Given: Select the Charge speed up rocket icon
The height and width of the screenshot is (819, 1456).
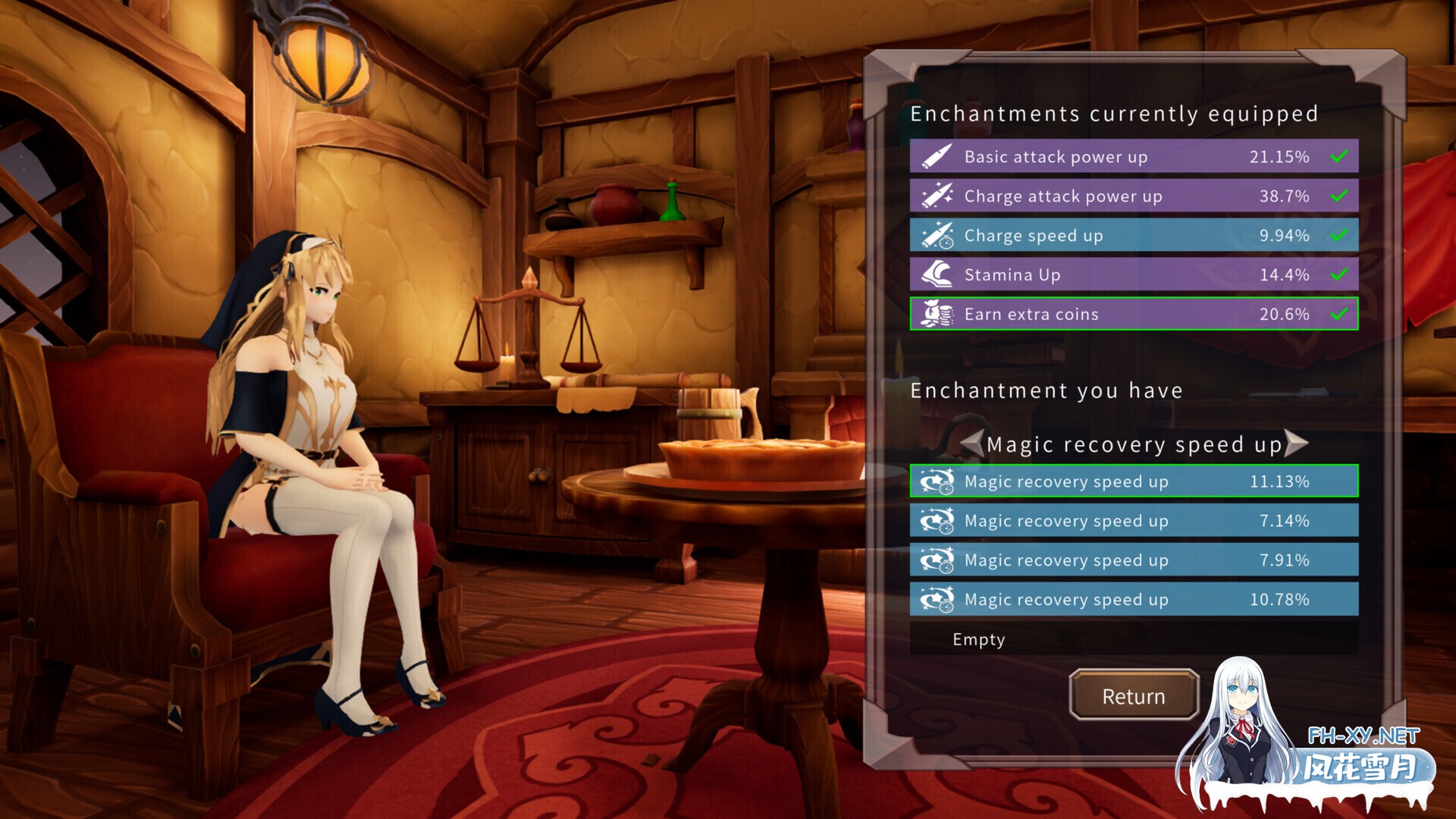Looking at the screenshot, I should [938, 235].
